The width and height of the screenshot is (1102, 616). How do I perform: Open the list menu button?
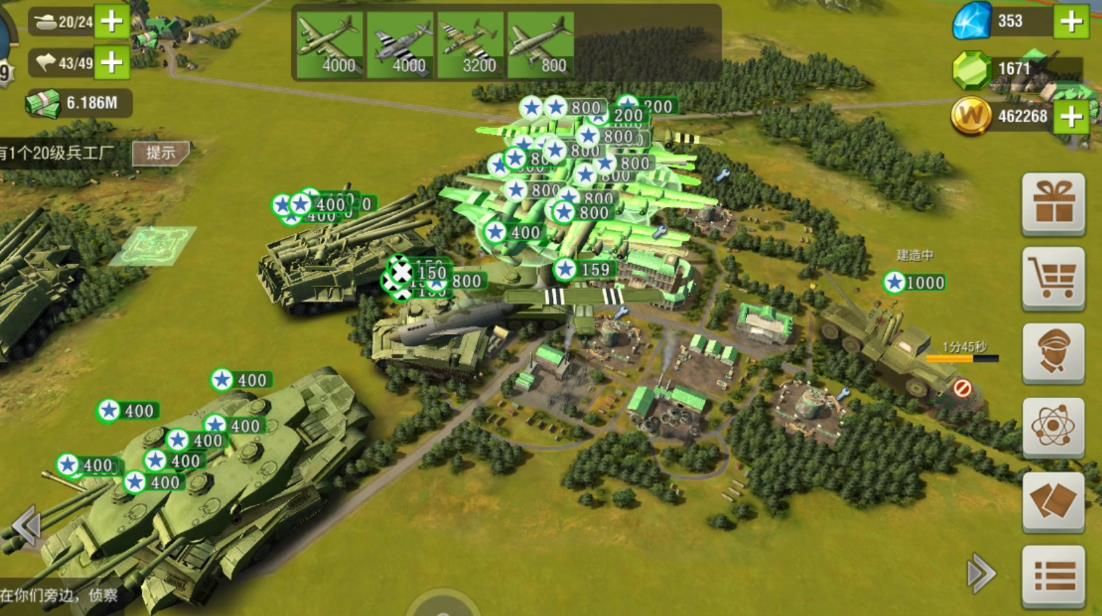(x=1053, y=576)
